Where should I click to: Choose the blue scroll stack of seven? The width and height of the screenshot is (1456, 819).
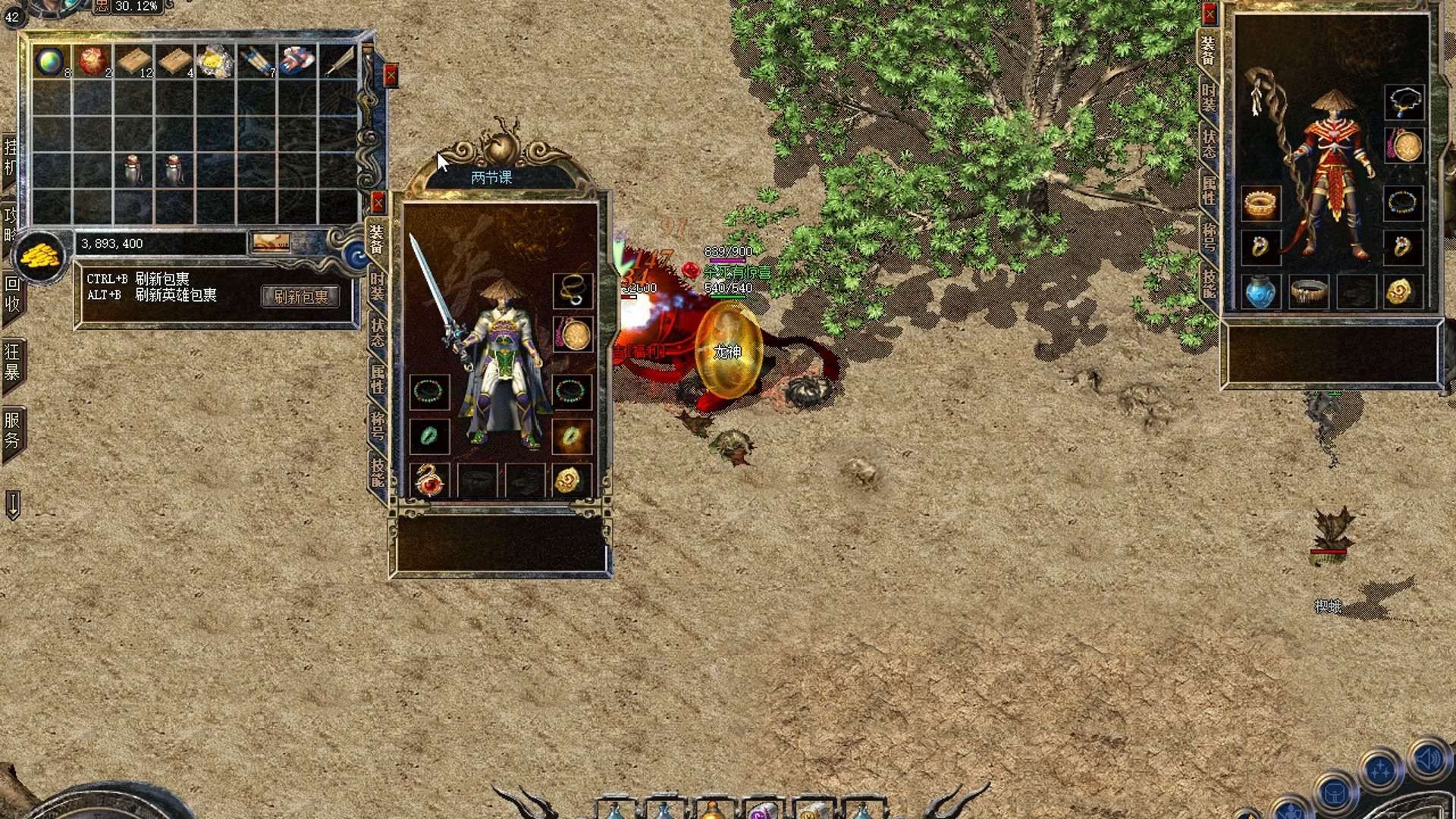tap(256, 61)
